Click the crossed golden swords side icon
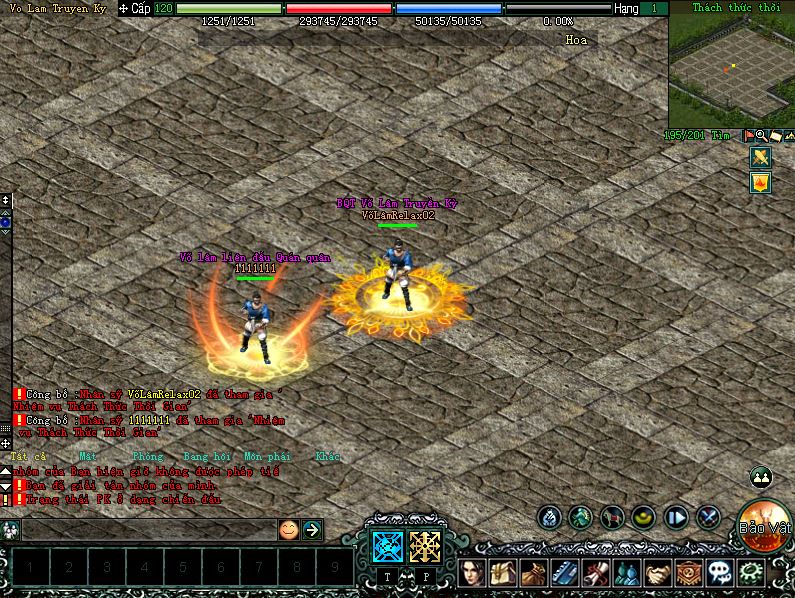The image size is (795, 598). coord(759,157)
